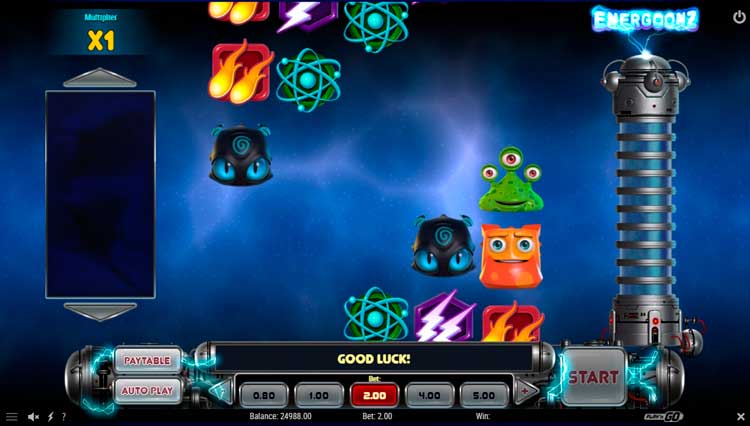The width and height of the screenshot is (750, 426).
Task: Increase bet with the right arrow
Action: pos(526,393)
